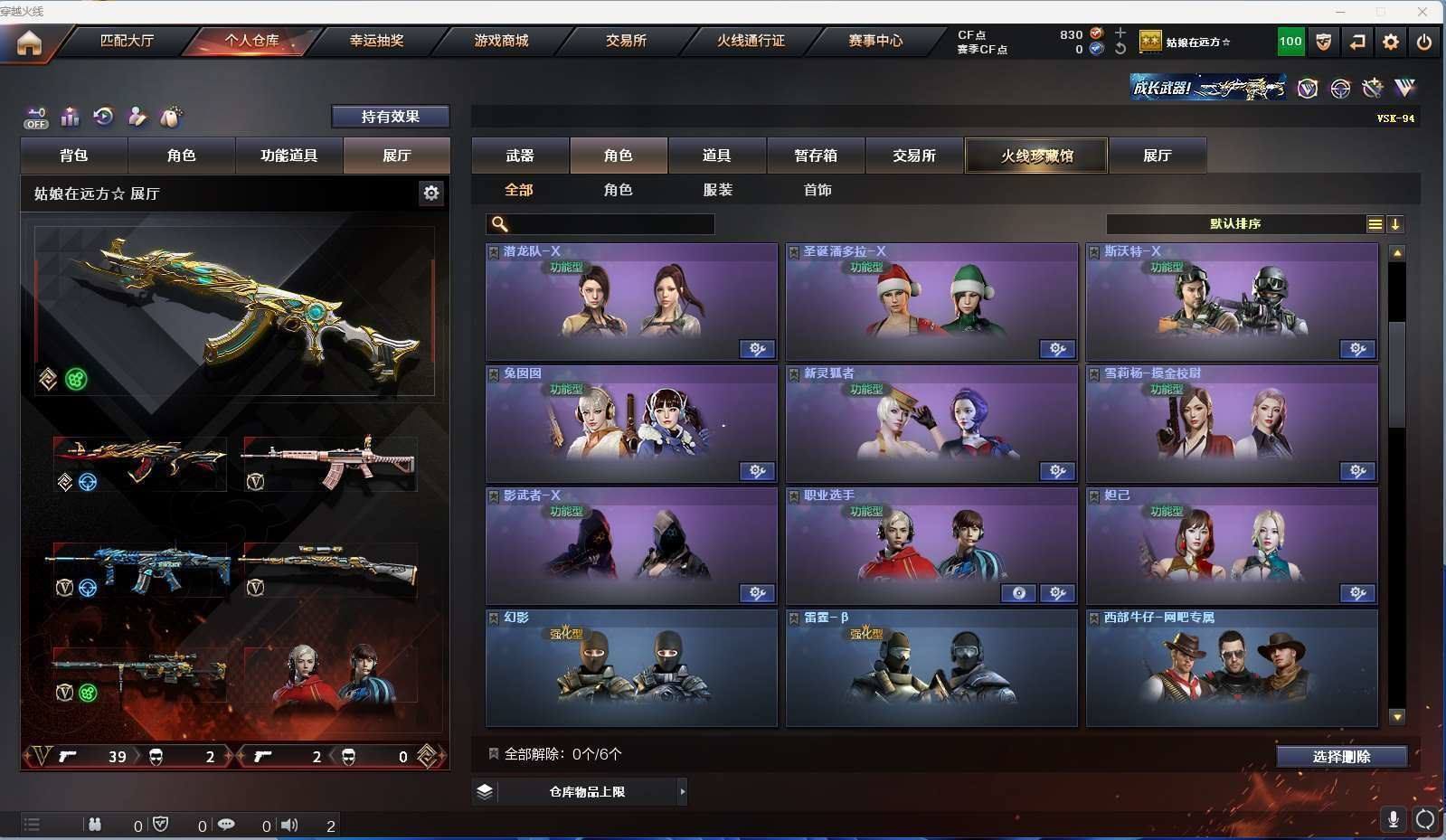Open the gear settings icon in top bar

pos(1391,42)
